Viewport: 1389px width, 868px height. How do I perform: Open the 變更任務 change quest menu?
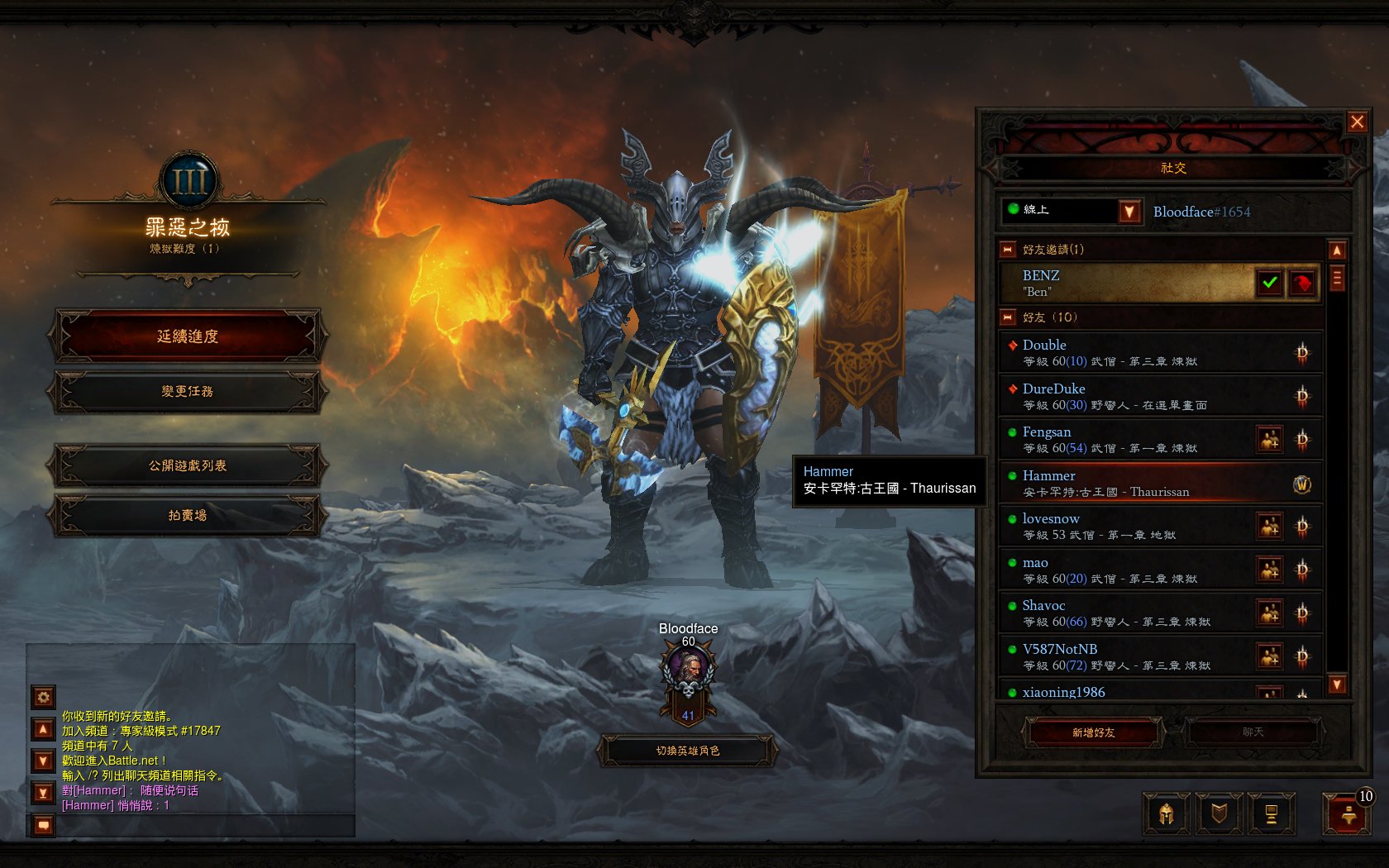188,391
